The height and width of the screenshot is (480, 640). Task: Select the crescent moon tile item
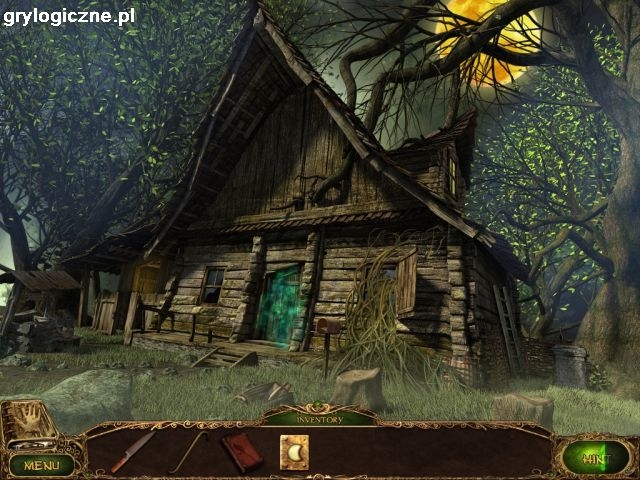[295, 453]
